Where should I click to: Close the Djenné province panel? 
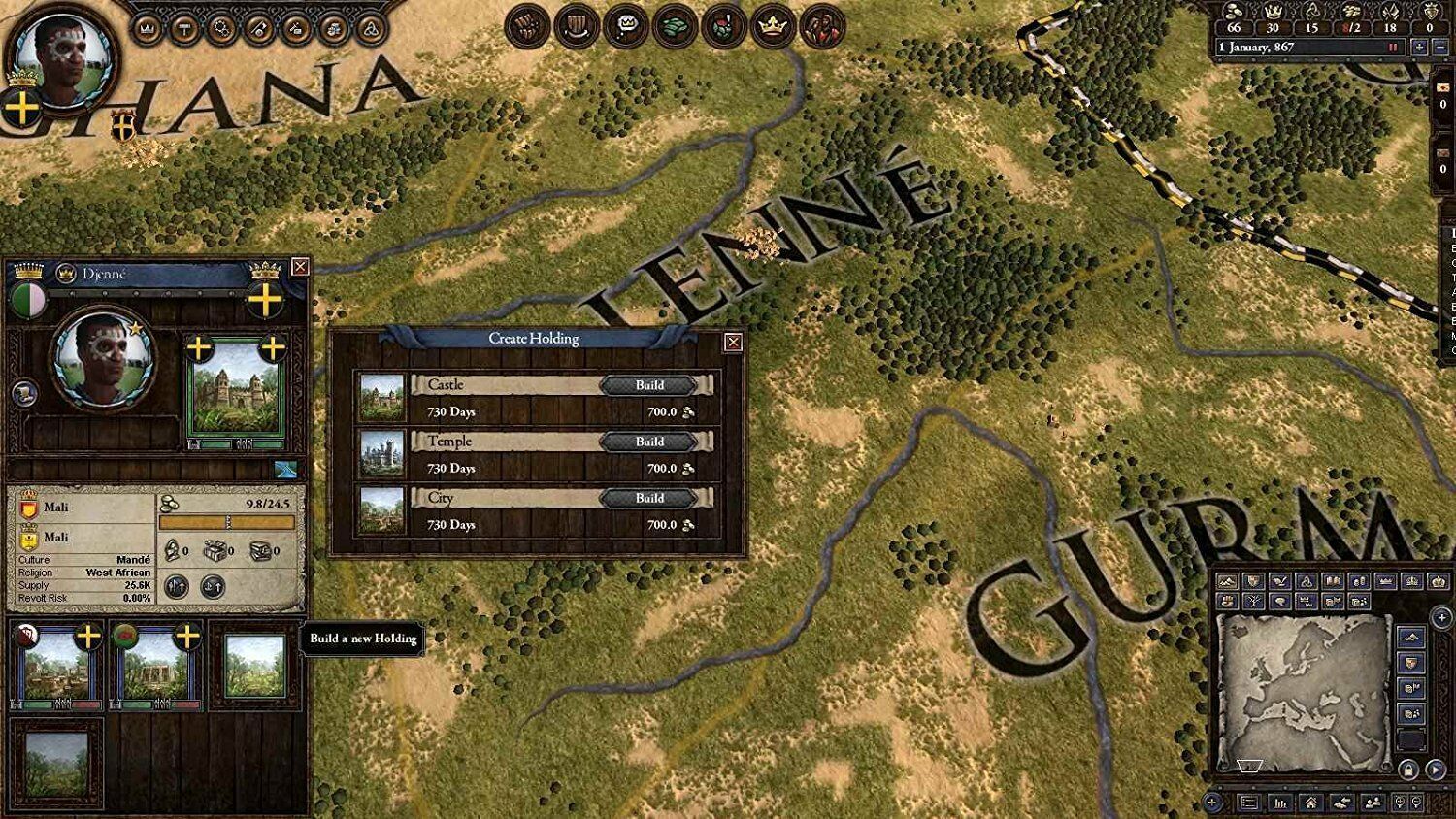click(x=300, y=266)
